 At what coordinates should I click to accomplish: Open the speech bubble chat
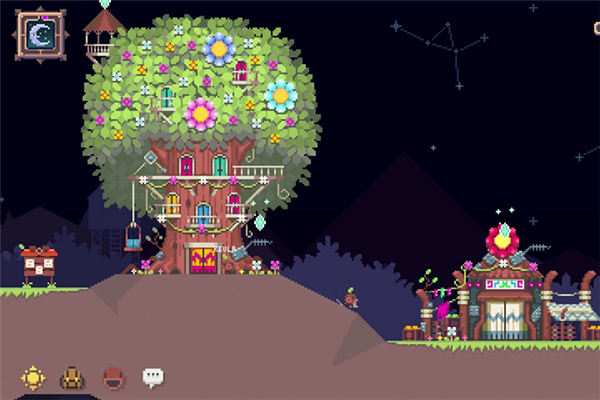coord(153,377)
